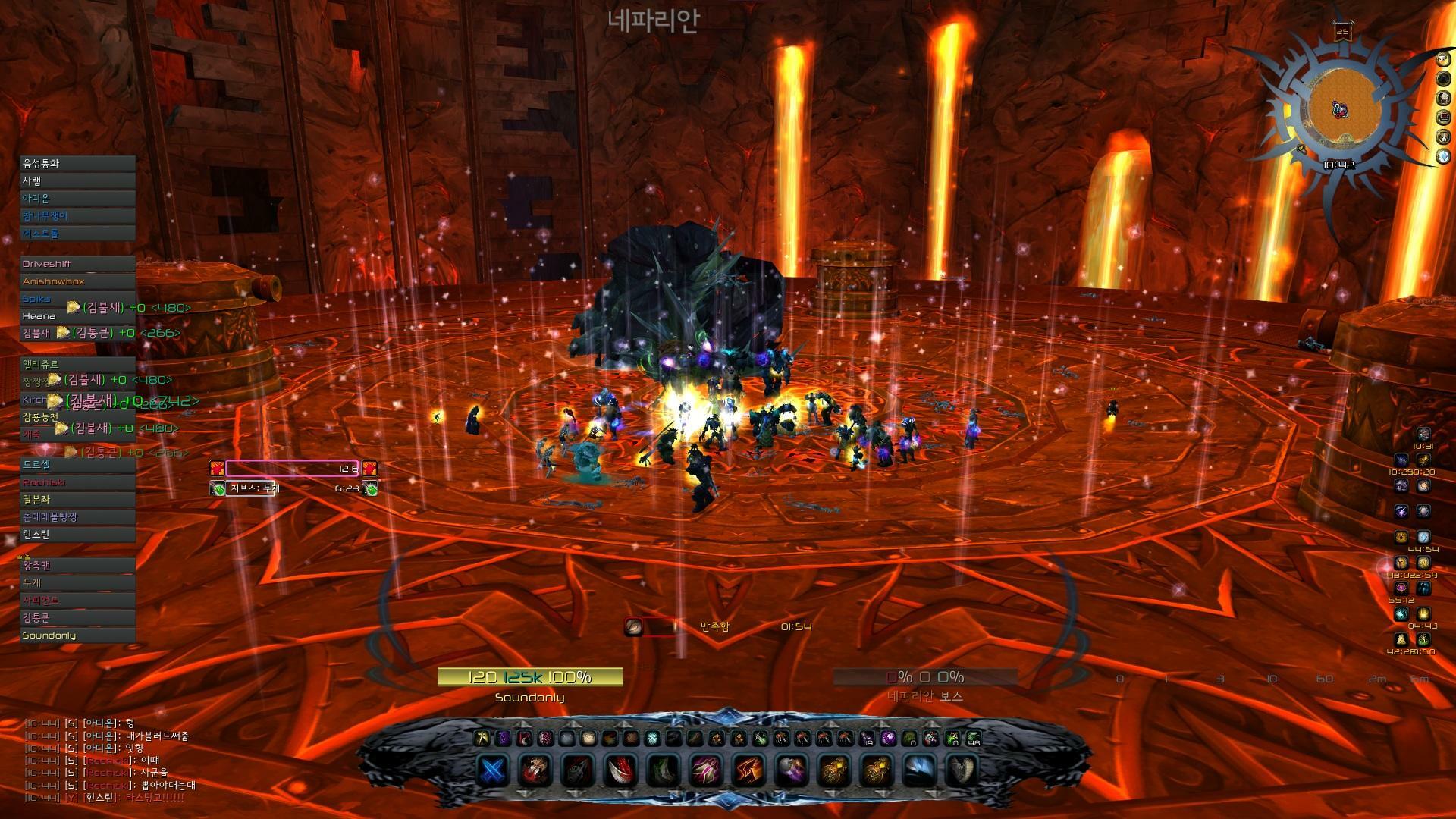Click the small item icon showing 48
This screenshot has width=1456, height=819.
pyautogui.click(x=974, y=738)
